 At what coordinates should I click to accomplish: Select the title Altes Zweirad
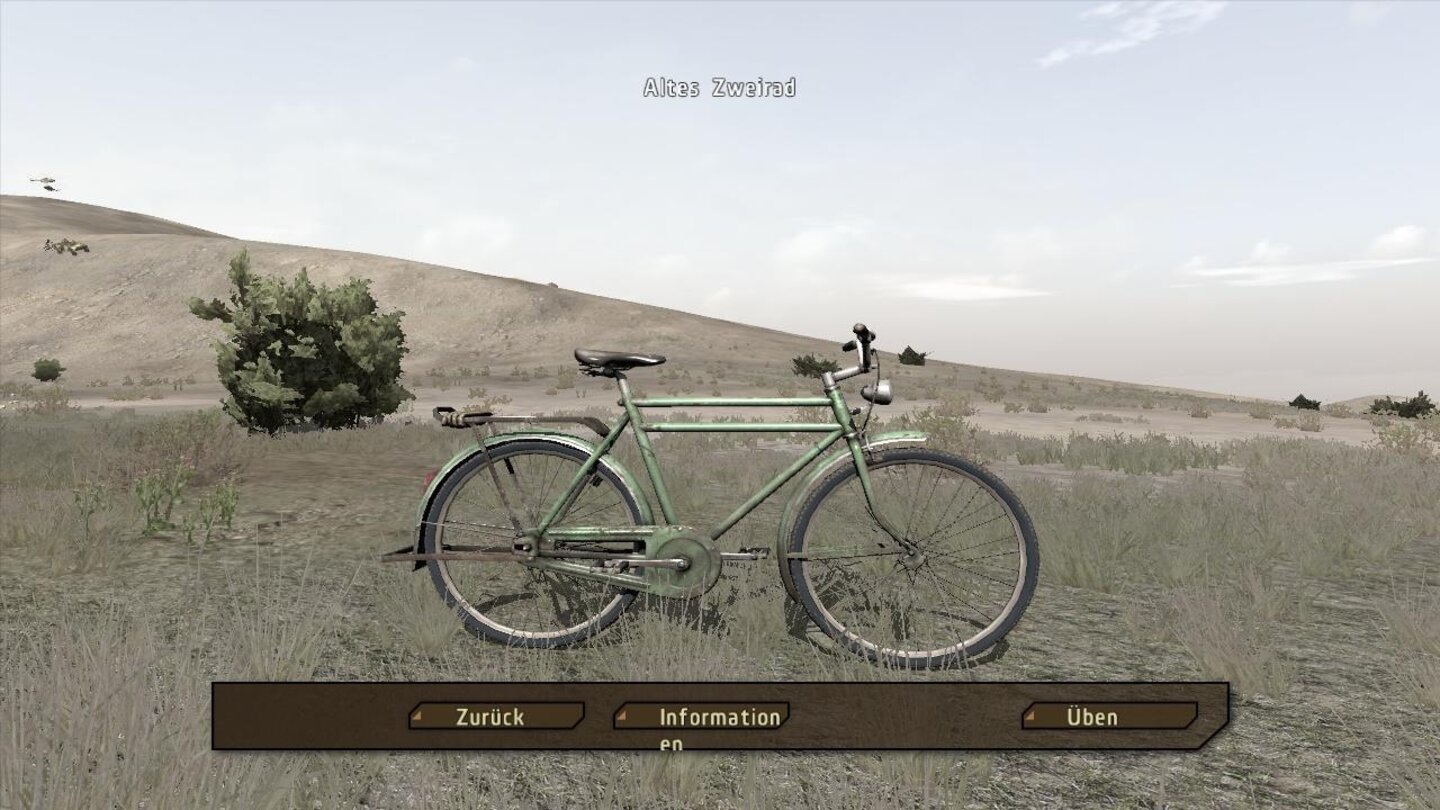(x=718, y=88)
